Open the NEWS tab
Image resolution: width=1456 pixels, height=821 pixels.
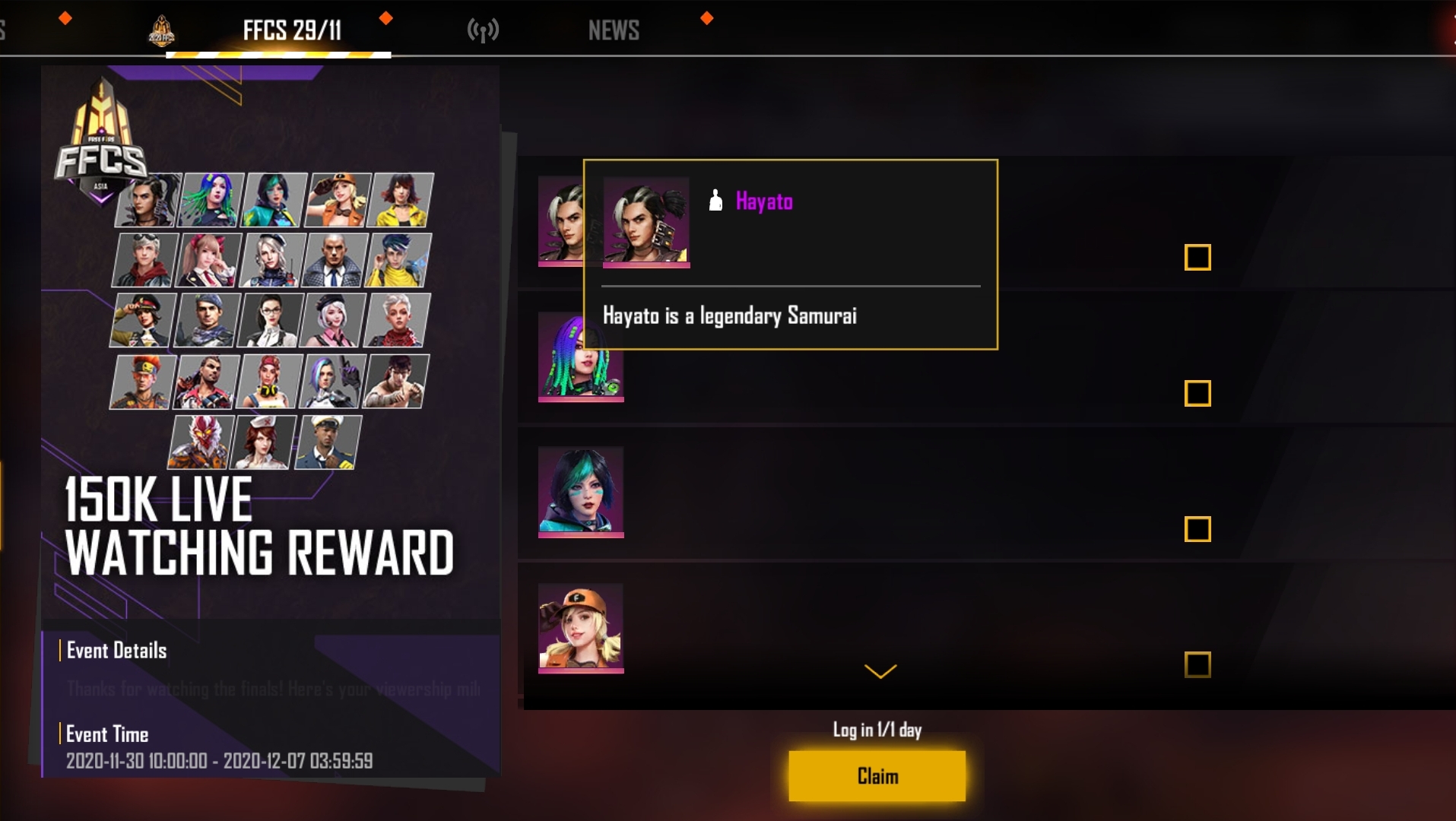[614, 30]
